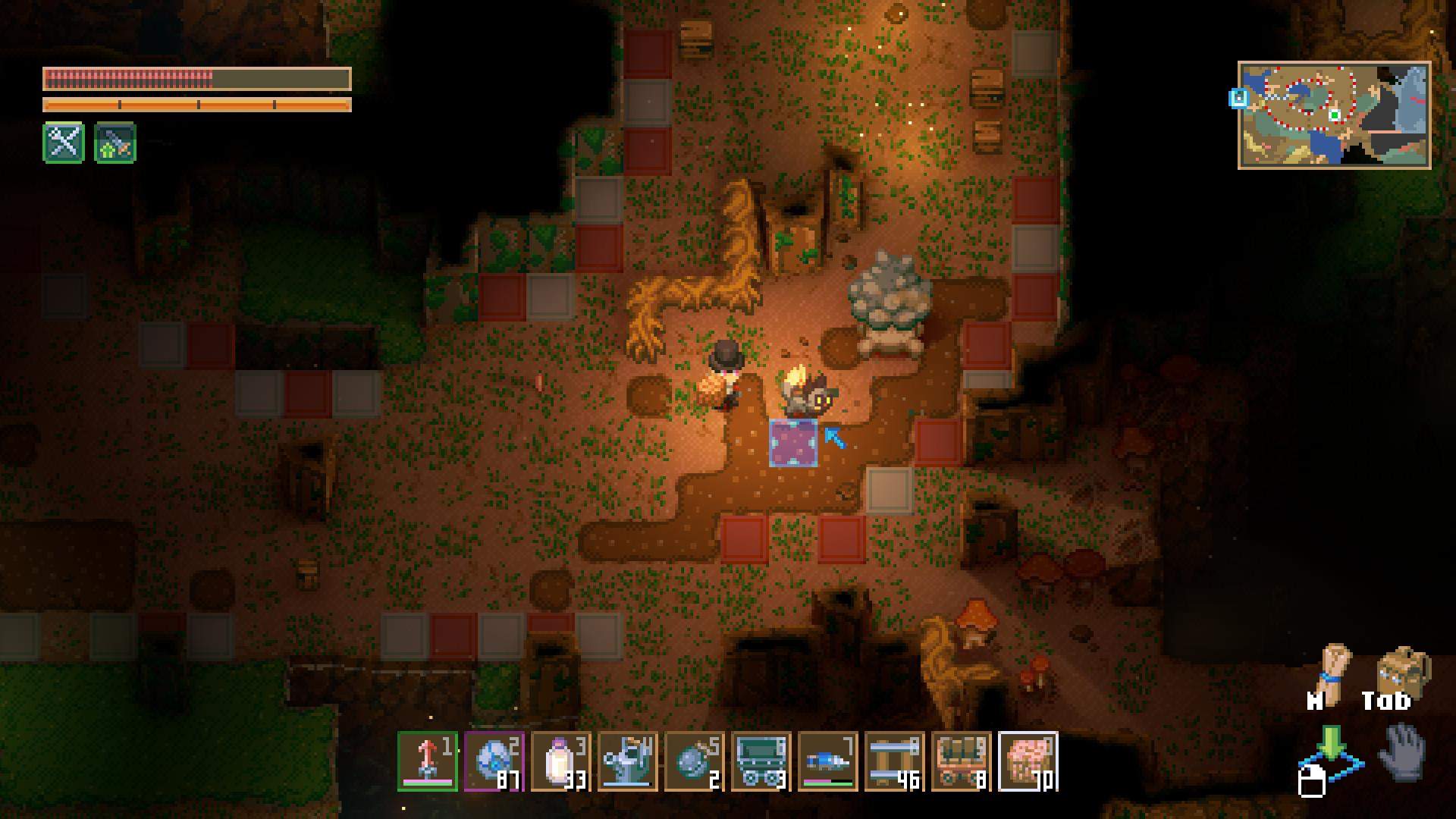Choose the blue orb stack of 87
The image size is (1456, 819).
[494, 761]
